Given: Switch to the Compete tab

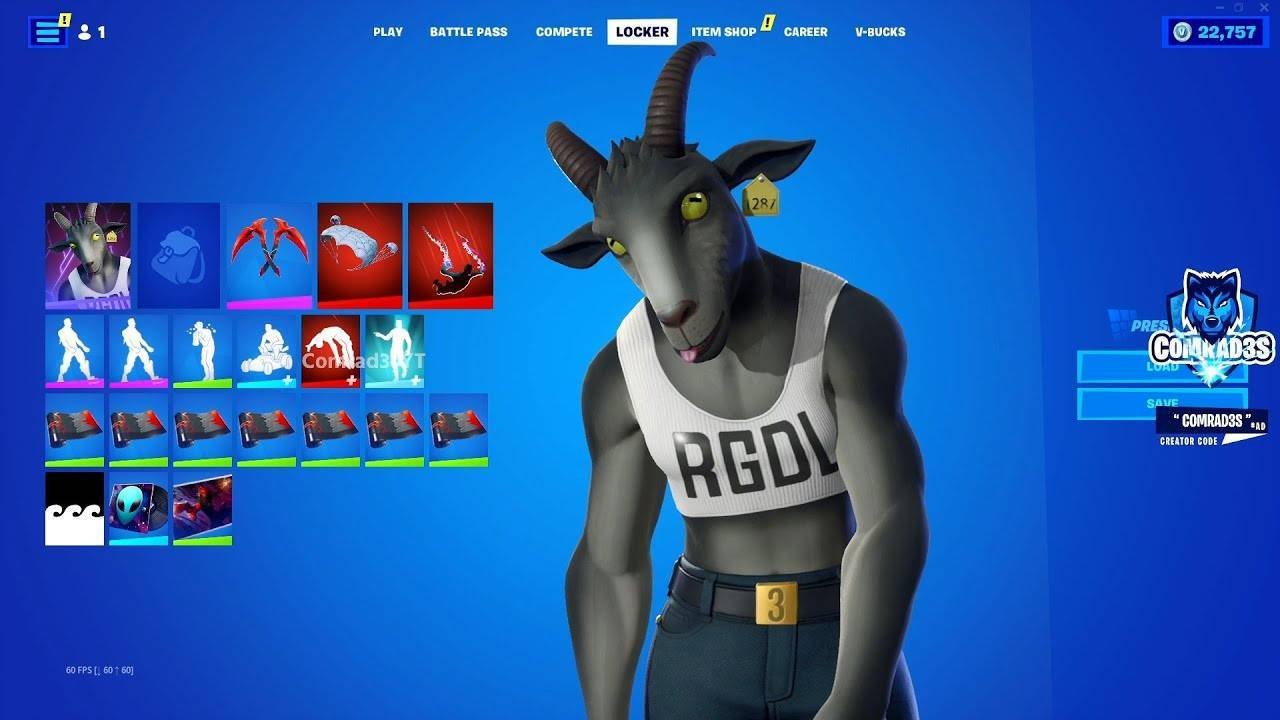Looking at the screenshot, I should [x=563, y=31].
